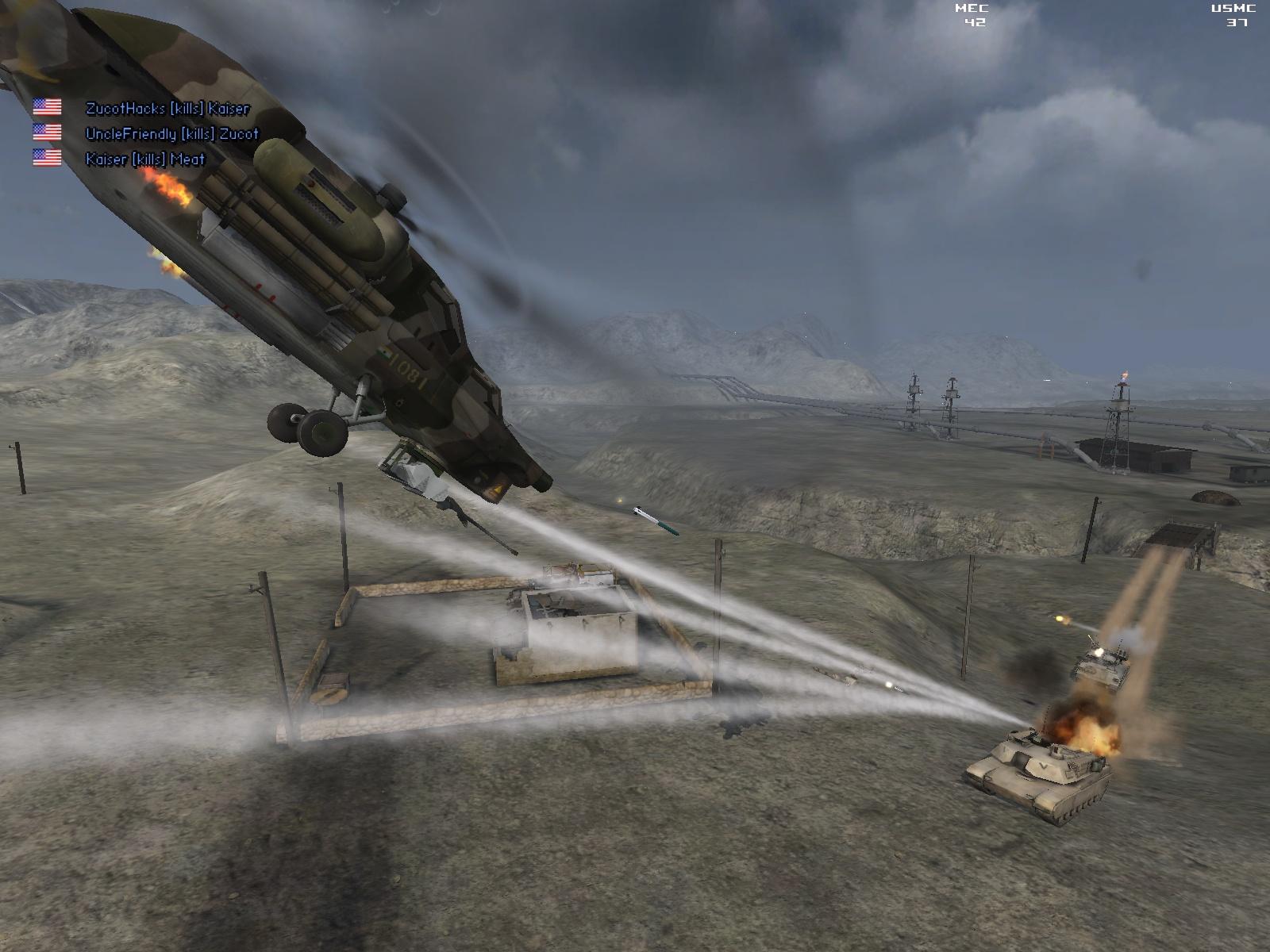Click the US flag icon beside ZucotHacks
1270x952 pixels.
click(45, 105)
